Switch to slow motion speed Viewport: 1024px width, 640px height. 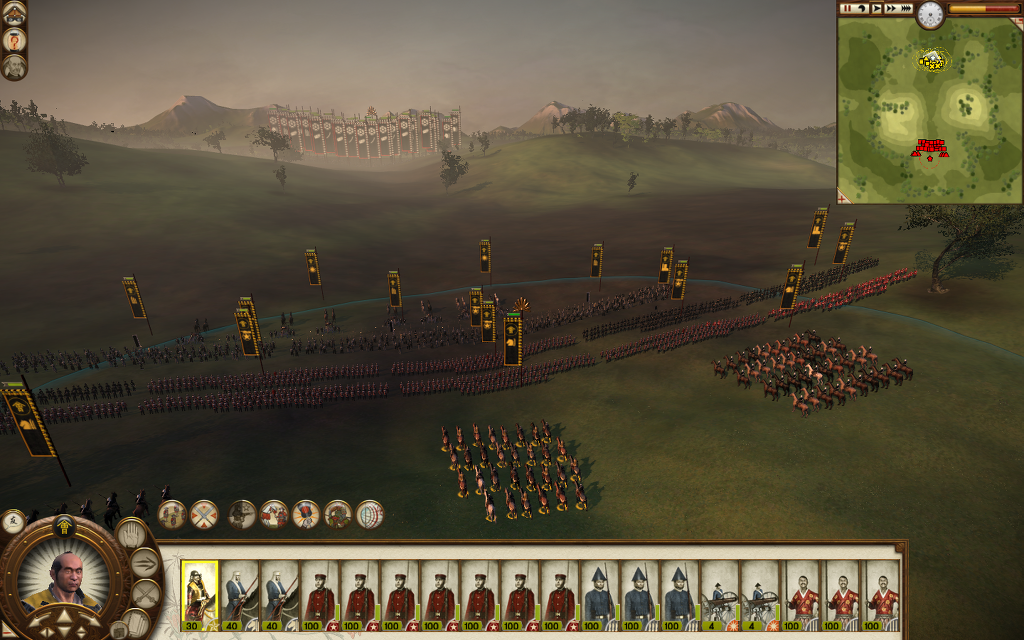point(861,8)
